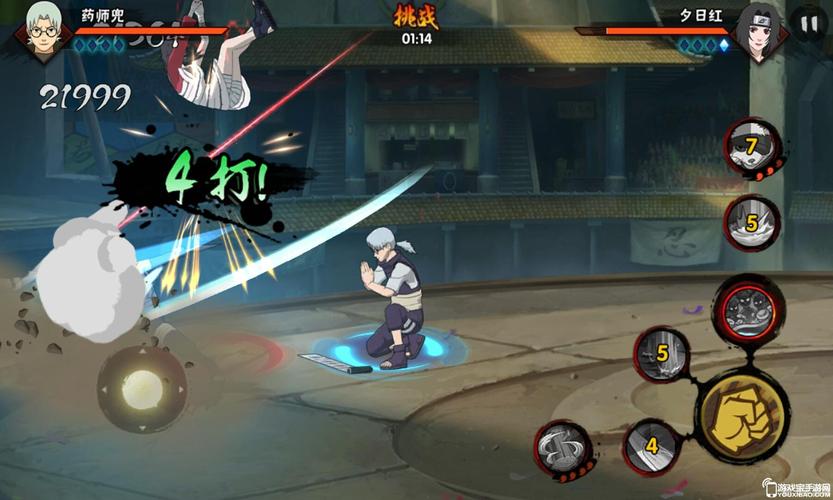Trigger the summon icon showing cooldown 7
The width and height of the screenshot is (833, 500).
tap(751, 147)
